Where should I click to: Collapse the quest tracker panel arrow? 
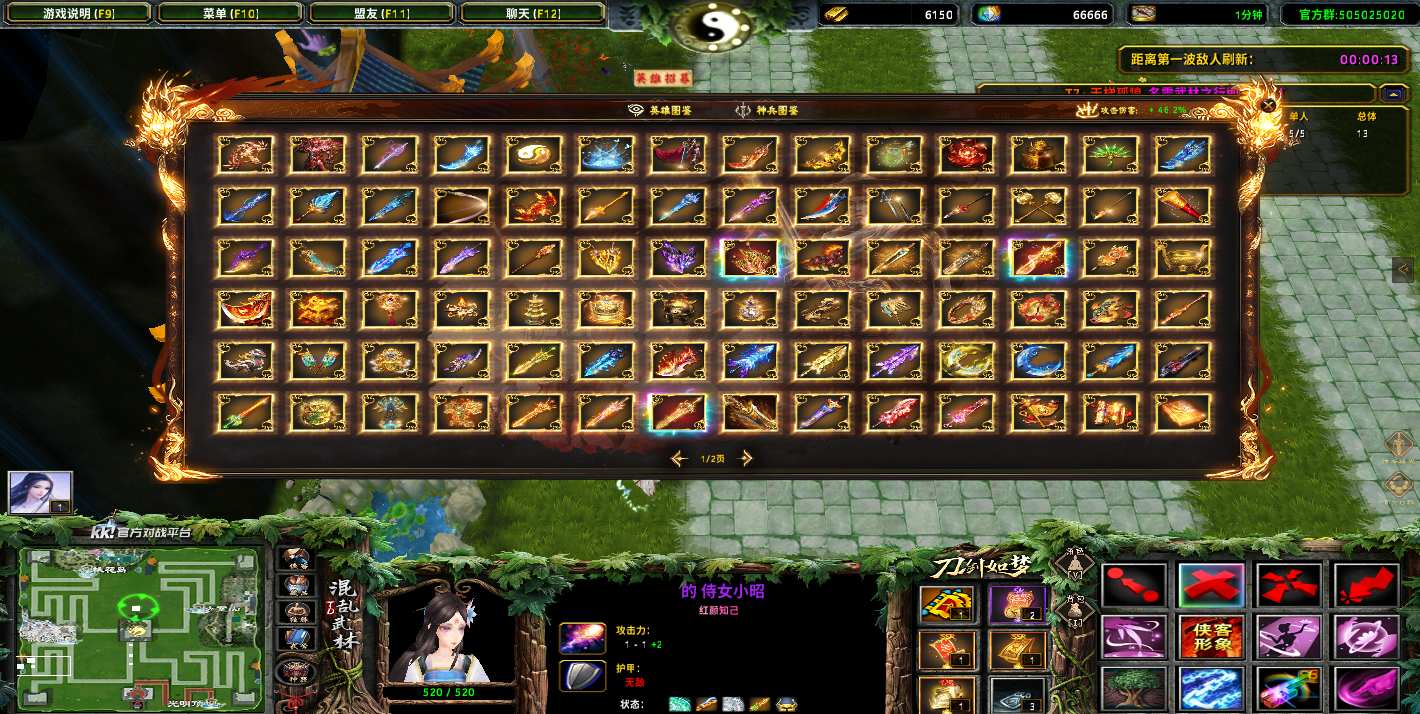click(1394, 93)
